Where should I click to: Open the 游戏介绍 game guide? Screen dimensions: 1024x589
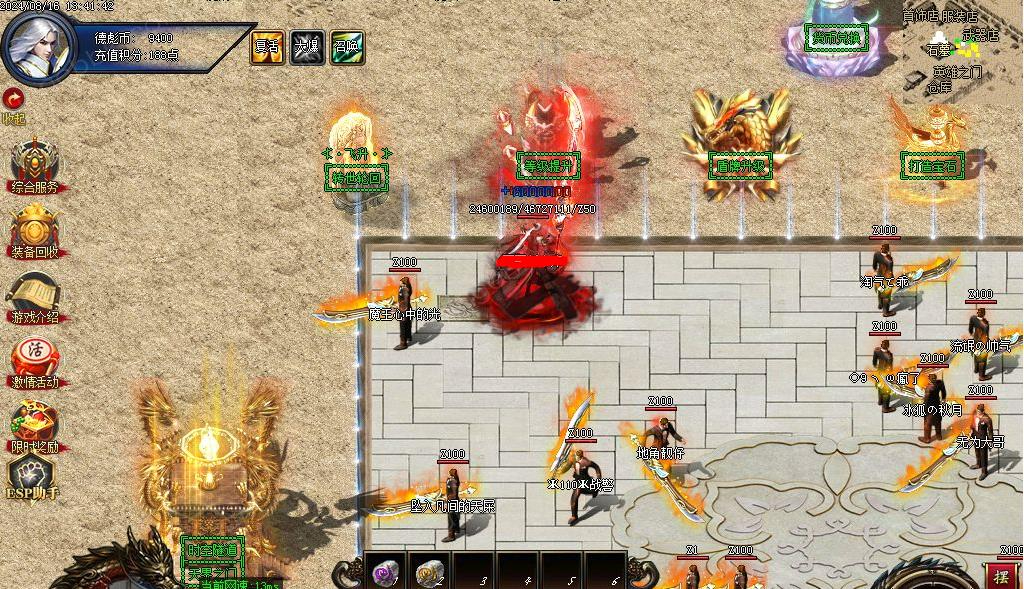(35, 294)
